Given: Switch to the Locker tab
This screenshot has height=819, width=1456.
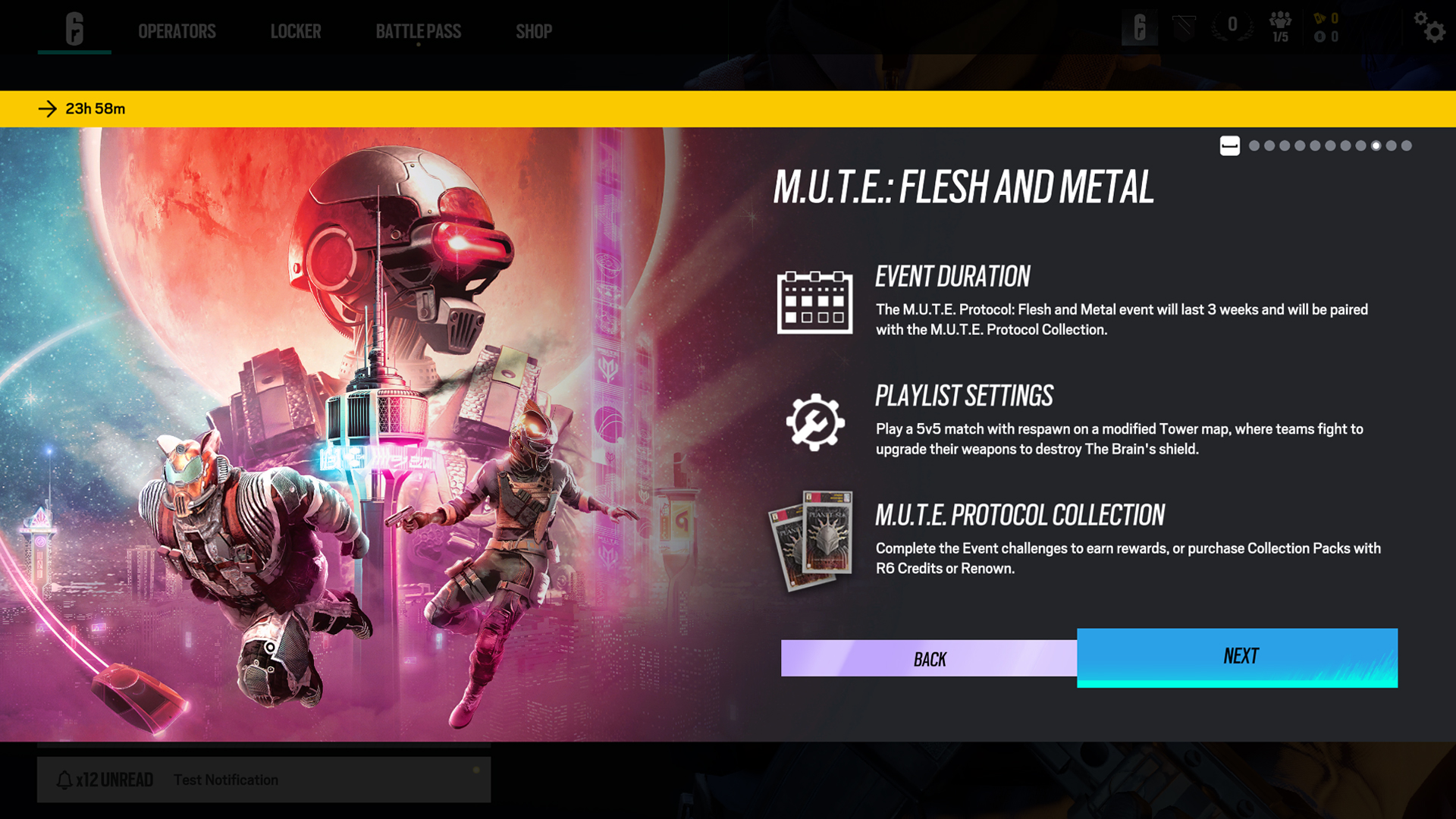Looking at the screenshot, I should pos(296,31).
